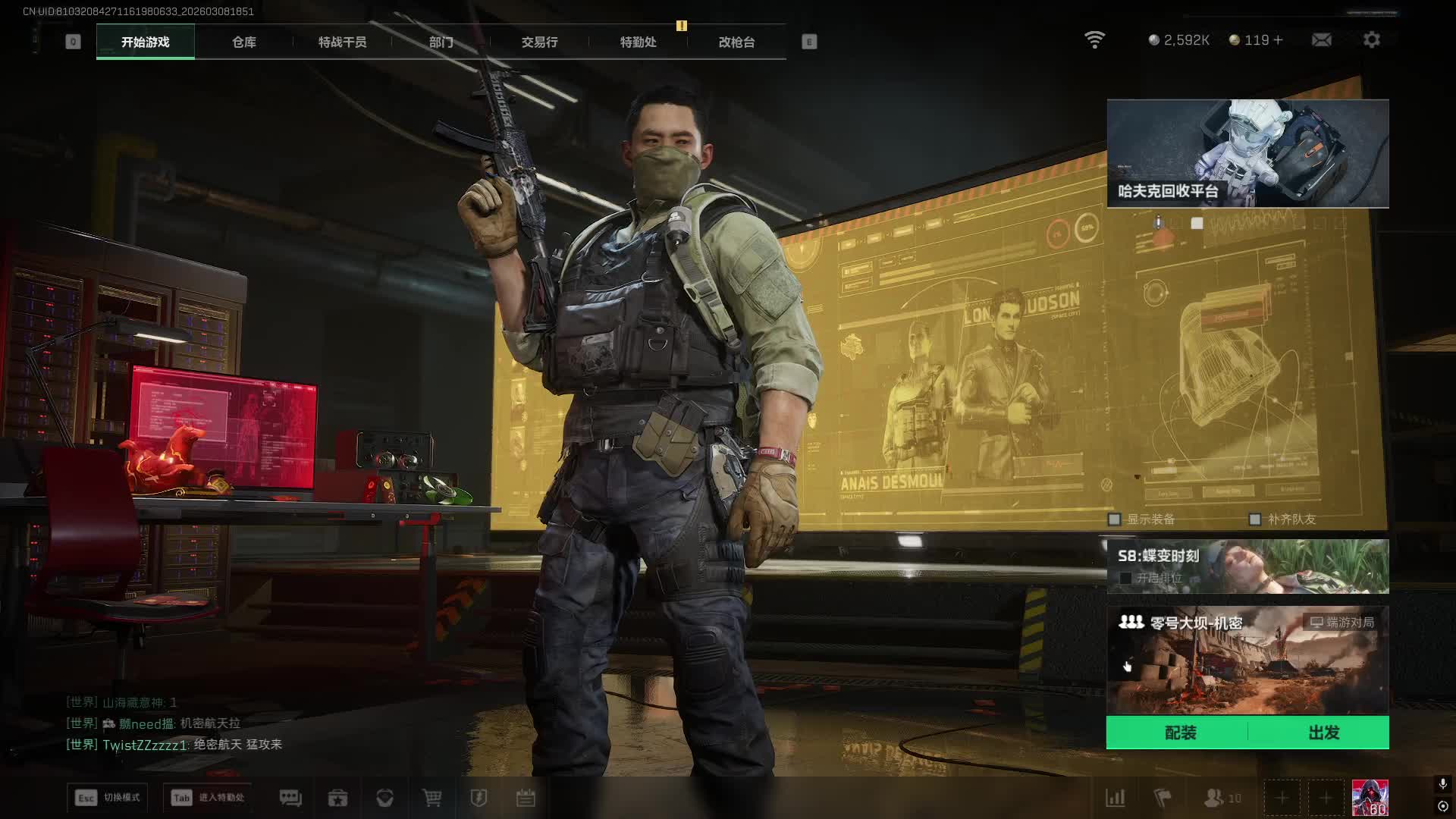The width and height of the screenshot is (1456, 819).
Task: Select the 部门 department tab
Action: point(441,42)
